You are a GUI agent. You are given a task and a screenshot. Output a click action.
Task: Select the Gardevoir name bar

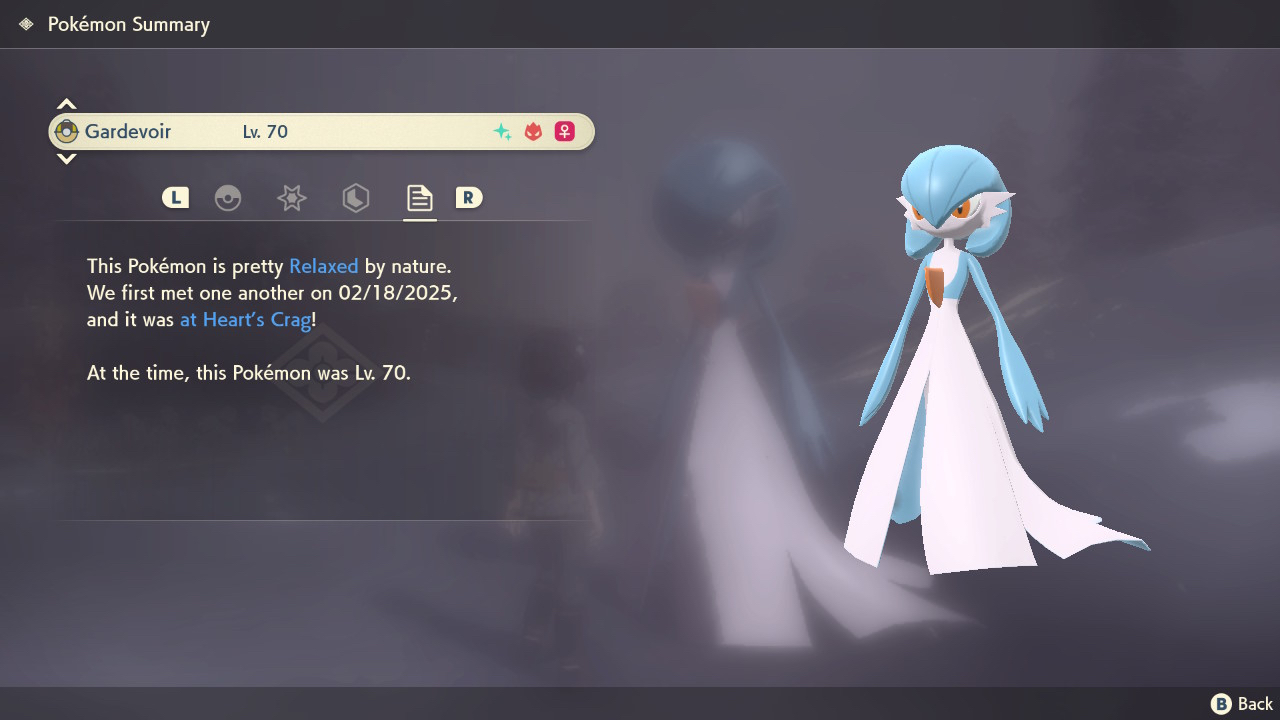(x=321, y=132)
